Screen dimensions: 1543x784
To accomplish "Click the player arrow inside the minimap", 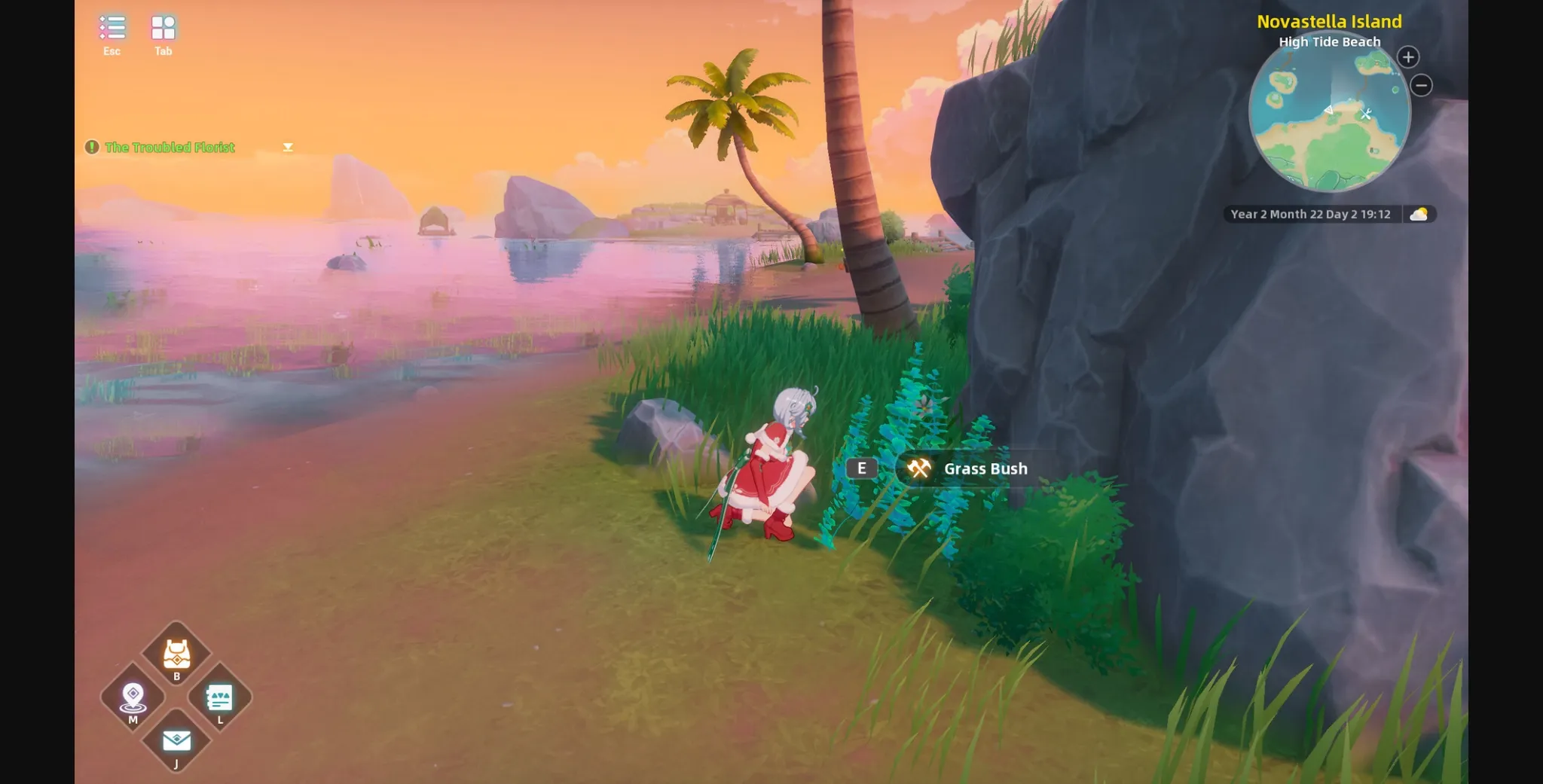I will tap(1328, 108).
